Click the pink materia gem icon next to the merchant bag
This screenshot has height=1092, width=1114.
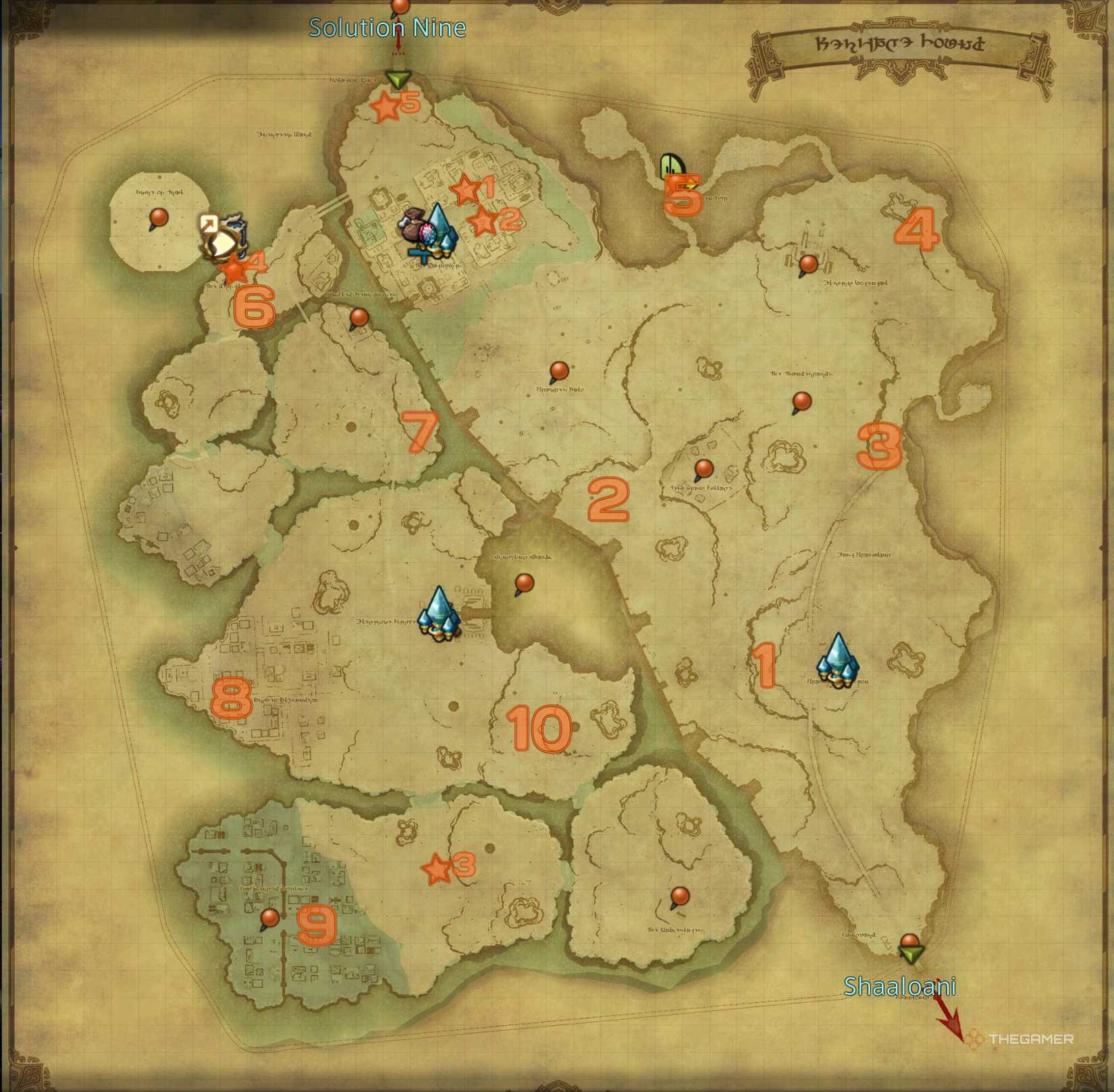(426, 232)
